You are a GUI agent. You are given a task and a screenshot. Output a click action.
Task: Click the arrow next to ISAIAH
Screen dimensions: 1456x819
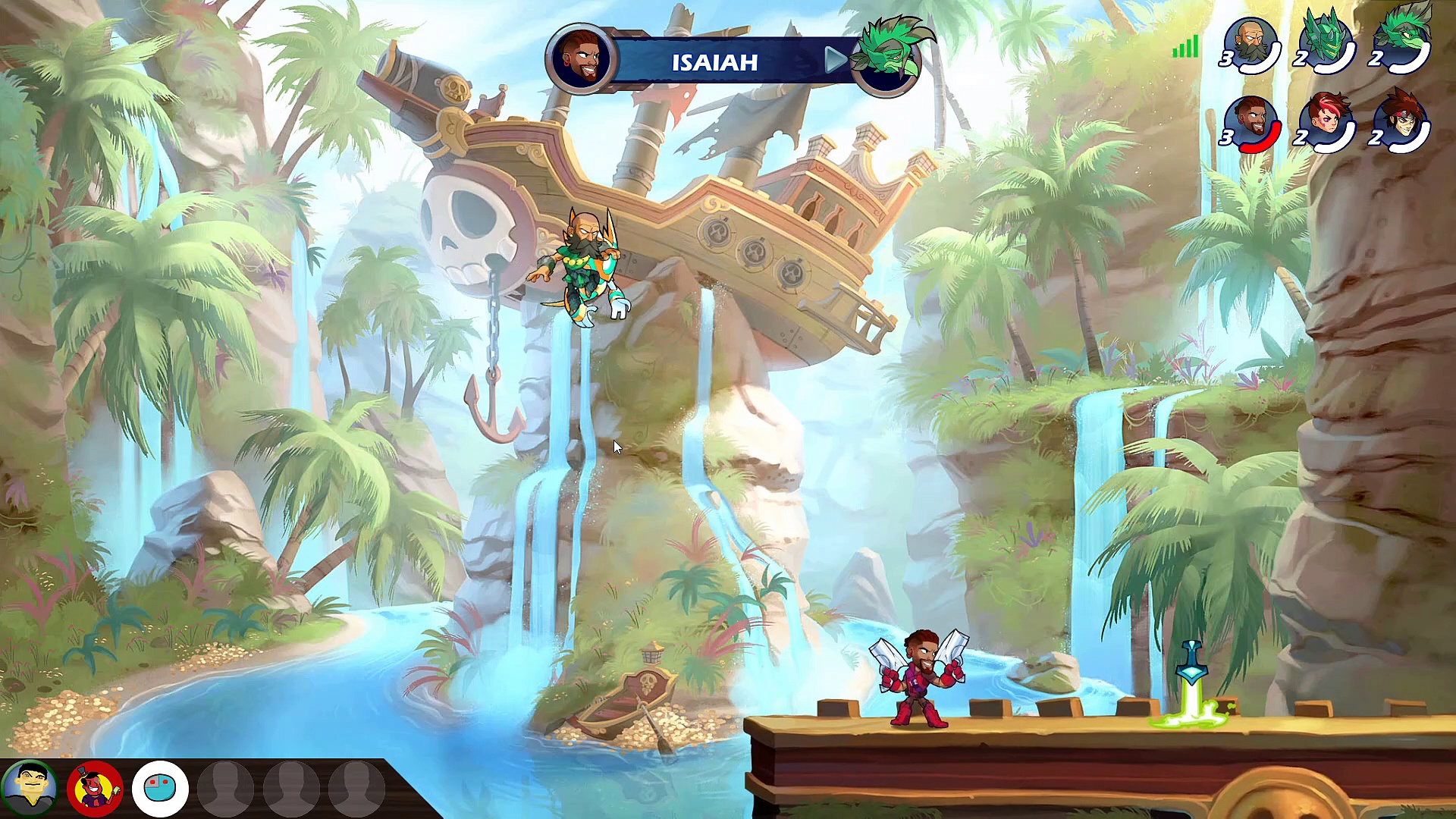(x=835, y=60)
